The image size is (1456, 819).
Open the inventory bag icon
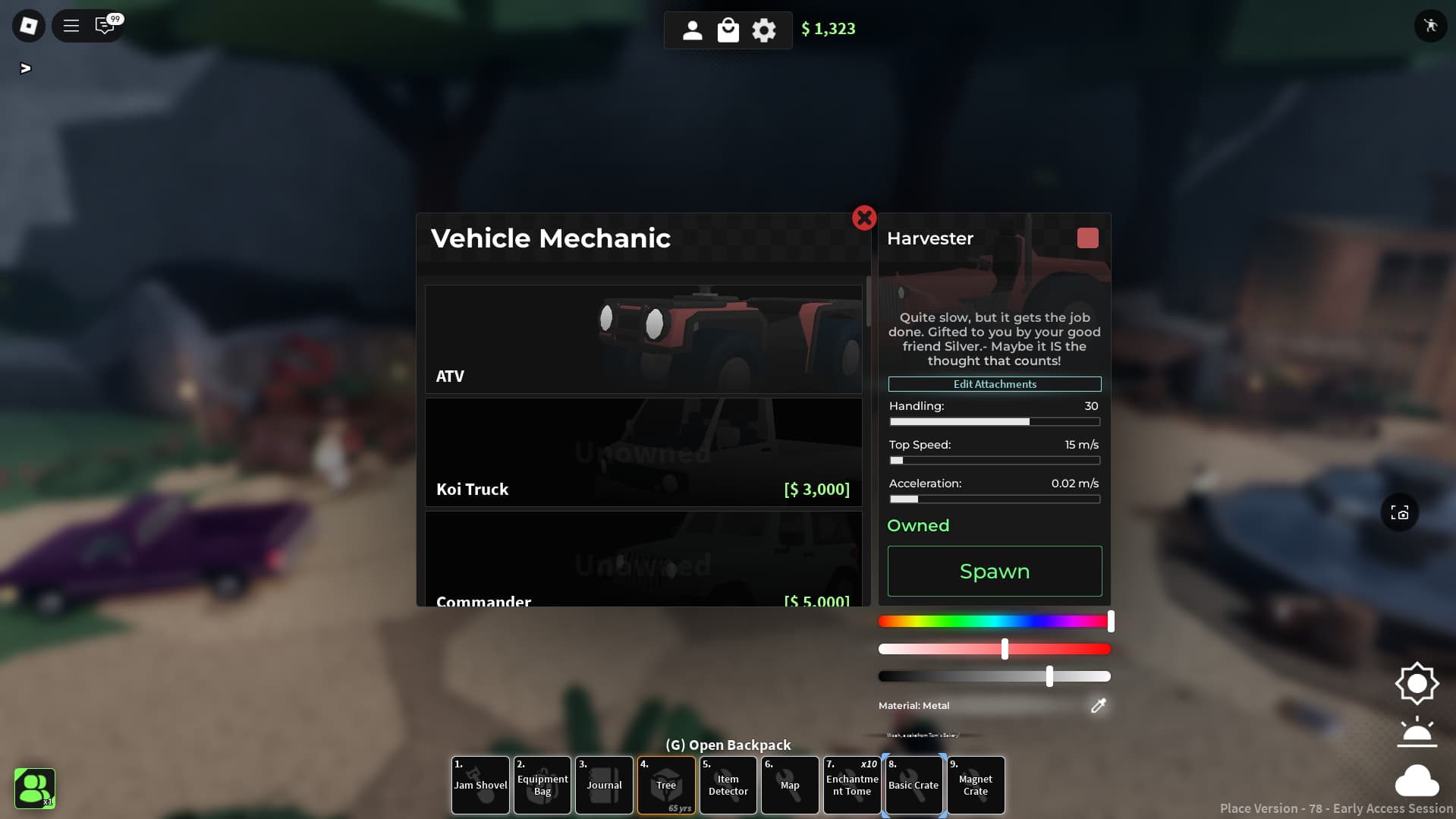(x=728, y=30)
